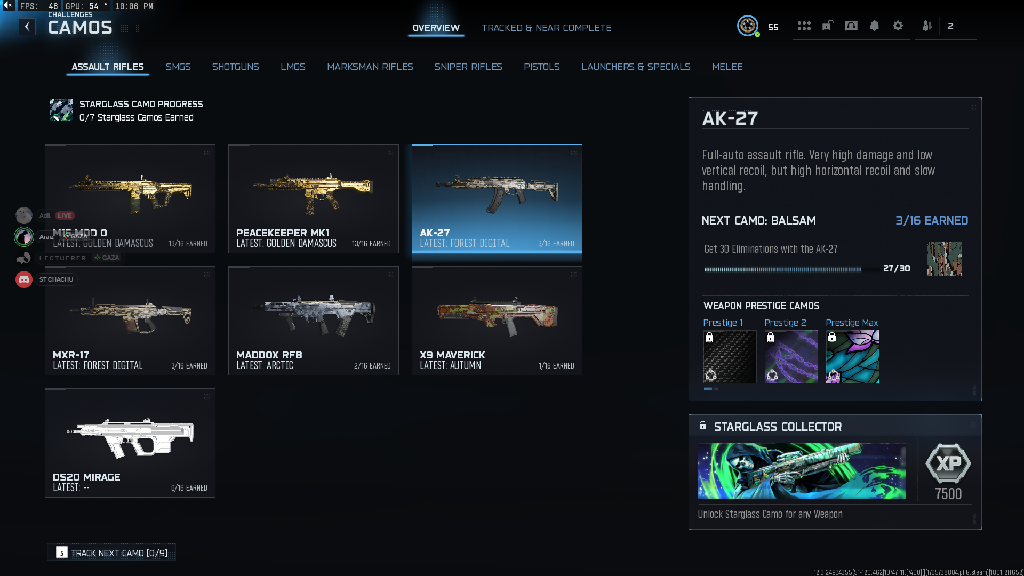Select the Peacekeeper MK1 weapon tile
1024x576 pixels.
(313, 198)
